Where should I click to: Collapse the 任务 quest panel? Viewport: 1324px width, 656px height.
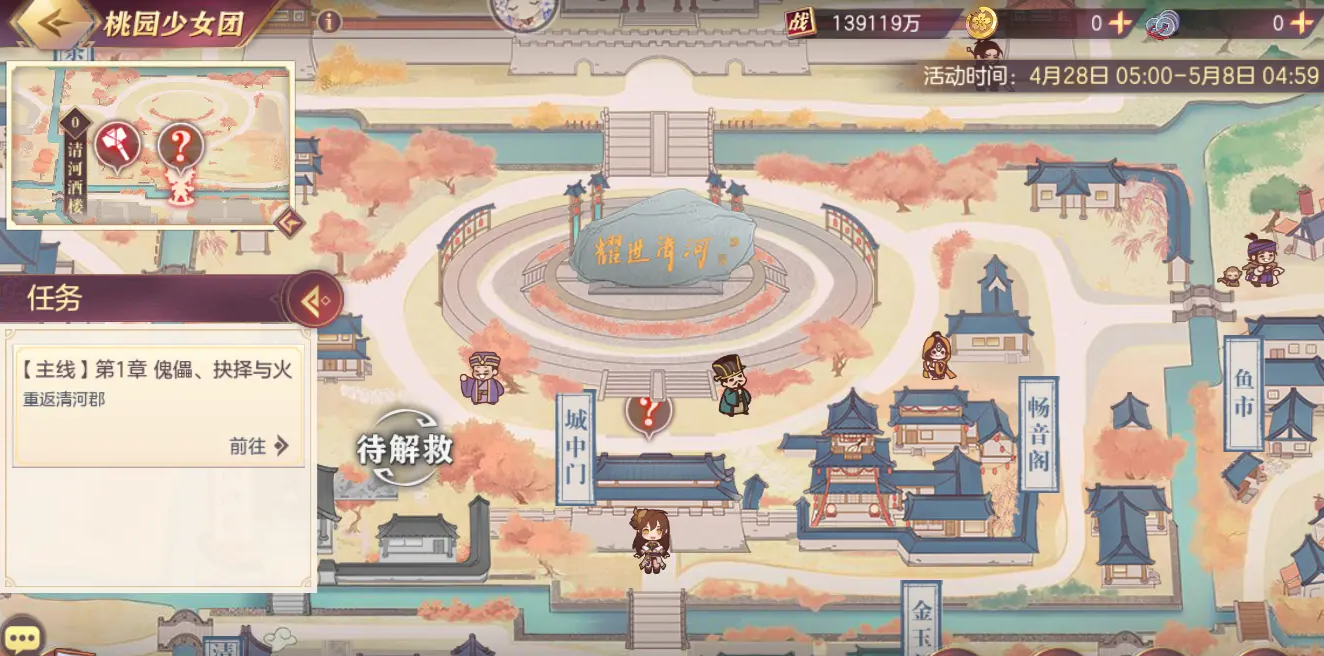point(312,299)
